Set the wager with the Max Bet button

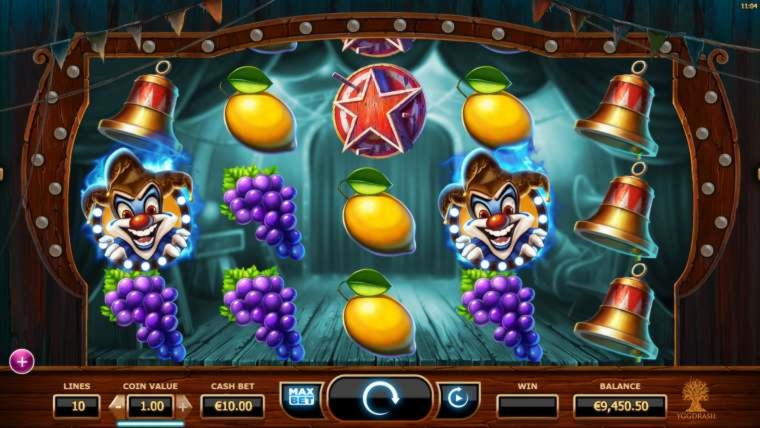[299, 398]
